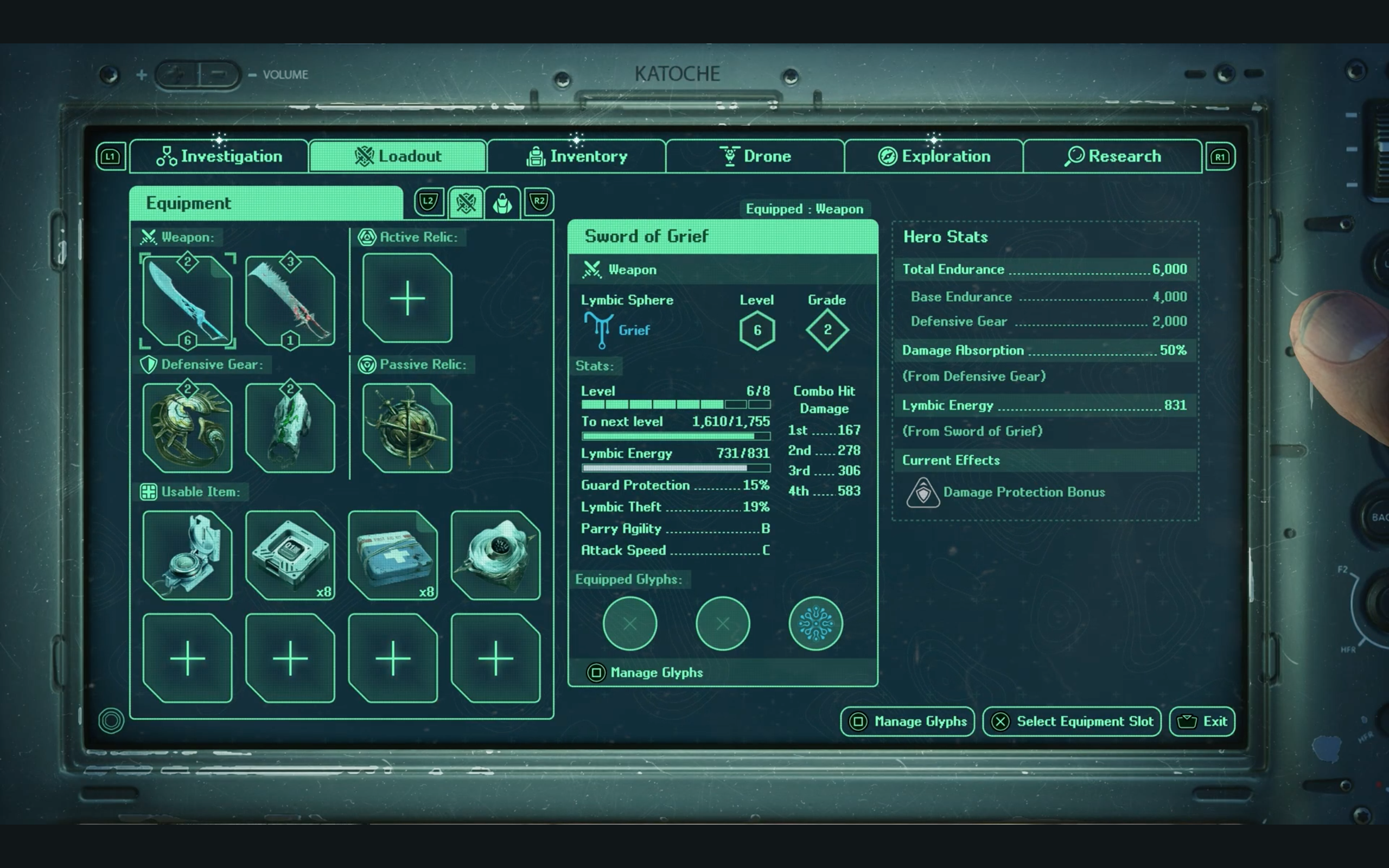The image size is (1389, 868).
Task: Select the Loadout tab
Action: click(x=398, y=156)
